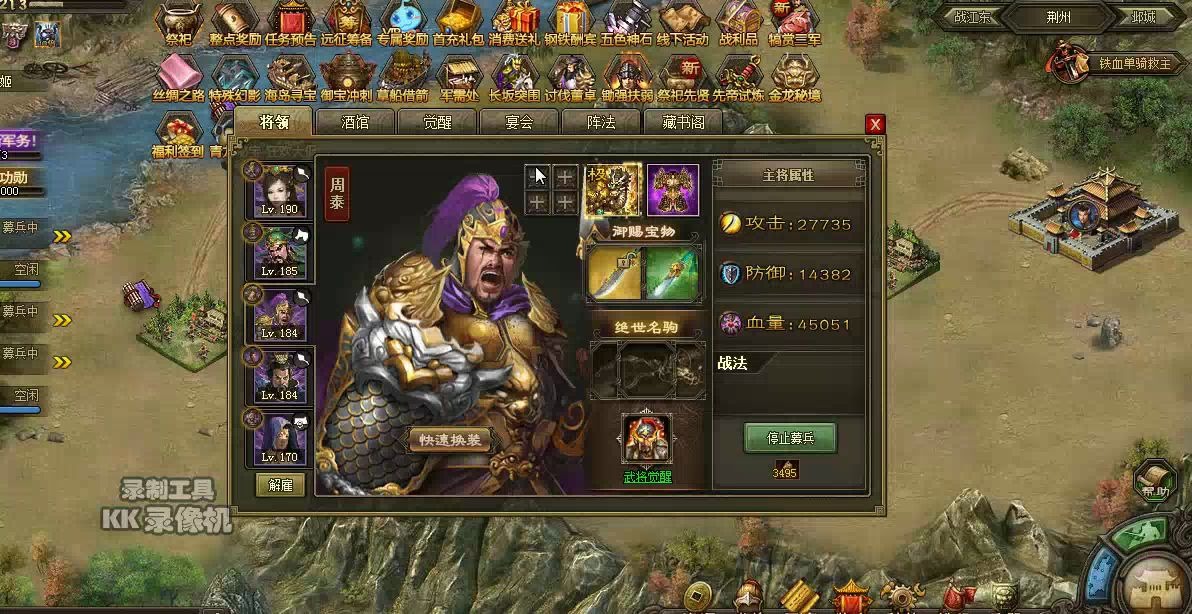Open the 武将觉醒 general awakening link
The height and width of the screenshot is (614, 1192).
pos(647,477)
